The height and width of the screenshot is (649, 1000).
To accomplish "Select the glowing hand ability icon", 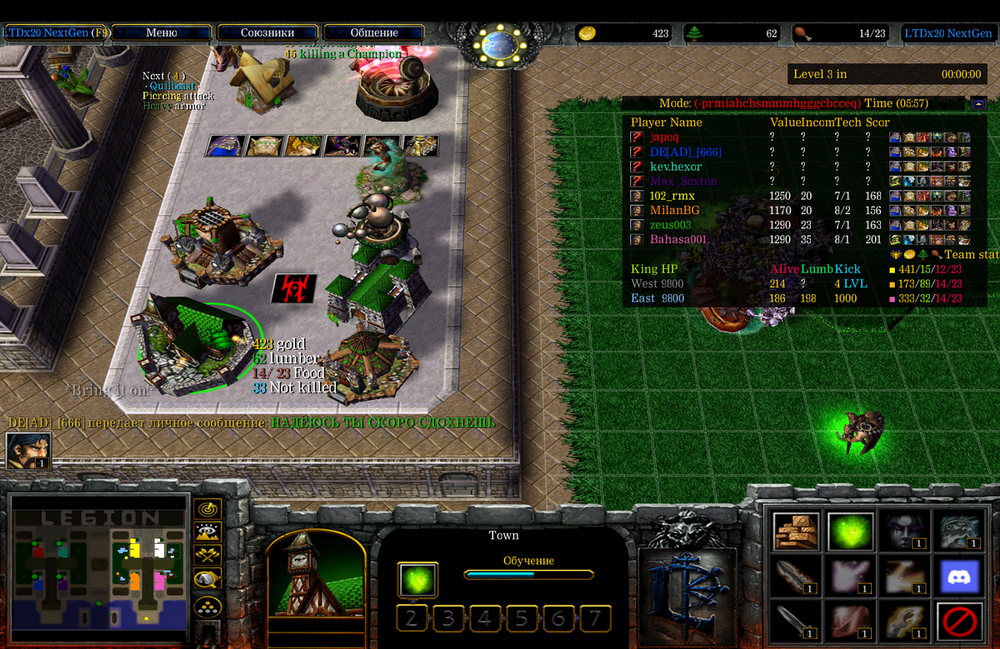I will (904, 577).
